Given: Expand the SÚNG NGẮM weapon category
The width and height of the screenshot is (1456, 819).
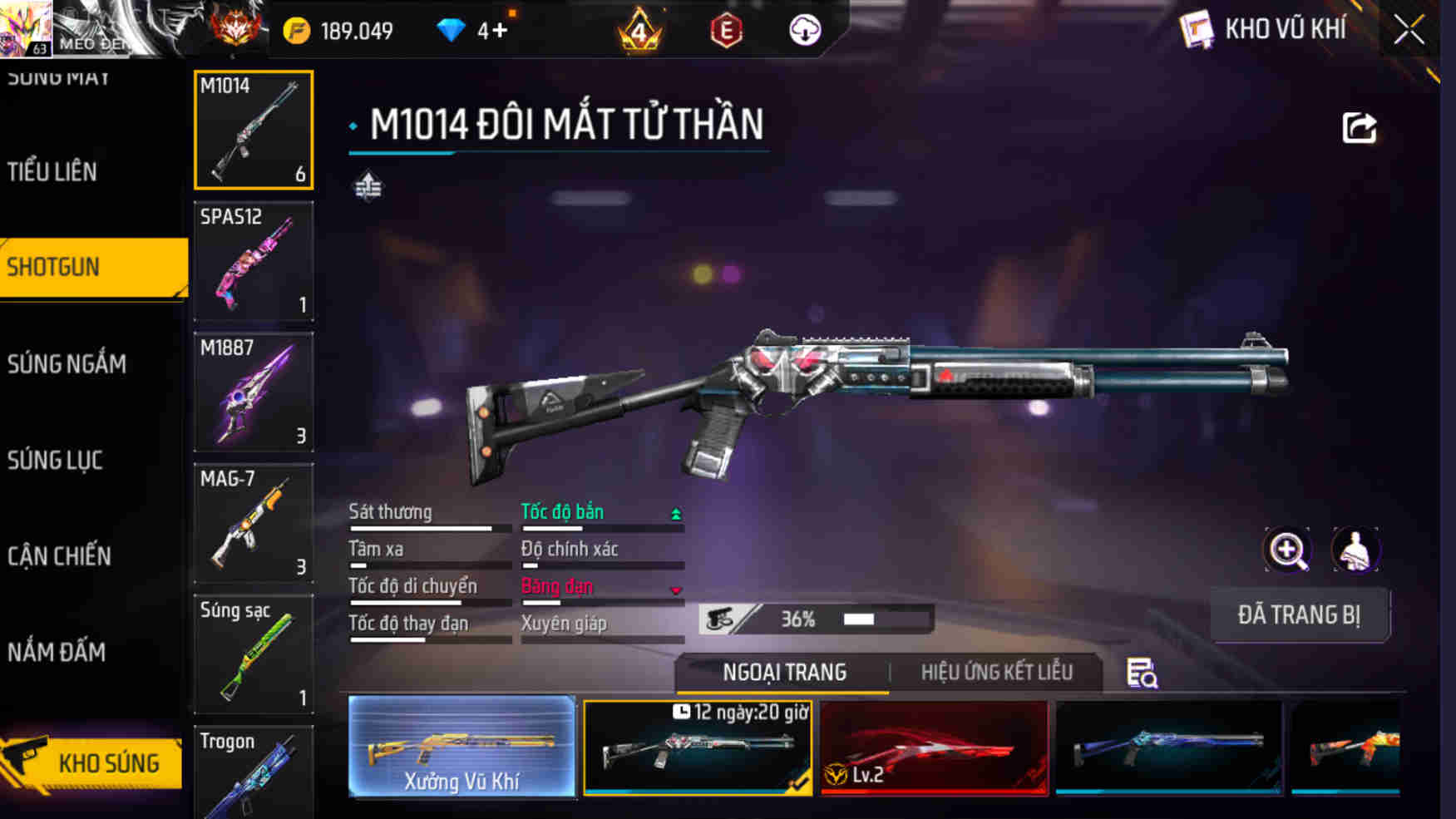Looking at the screenshot, I should 68,363.
